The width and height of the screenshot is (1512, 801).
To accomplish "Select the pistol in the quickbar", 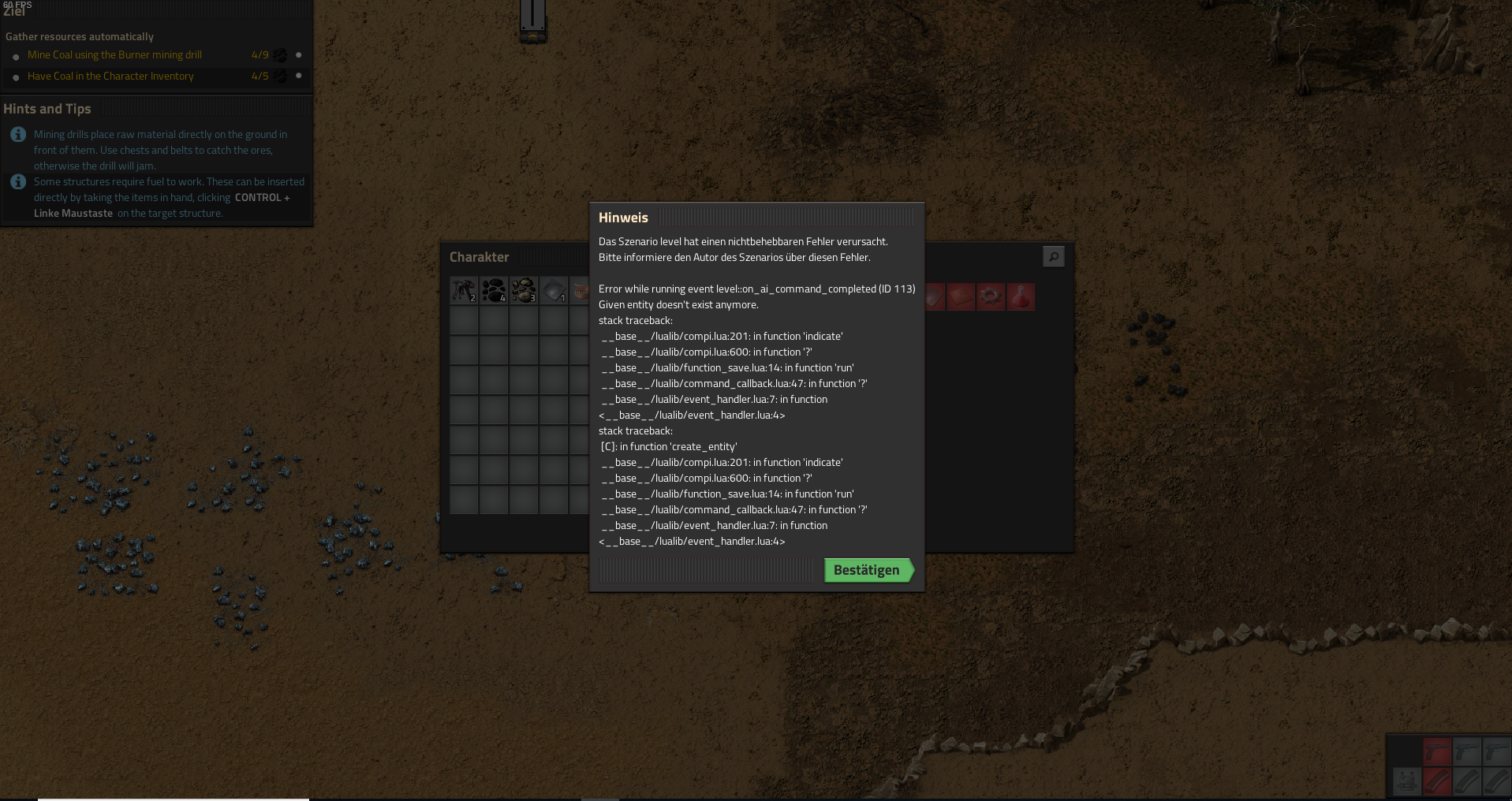I will pyautogui.click(x=1437, y=751).
